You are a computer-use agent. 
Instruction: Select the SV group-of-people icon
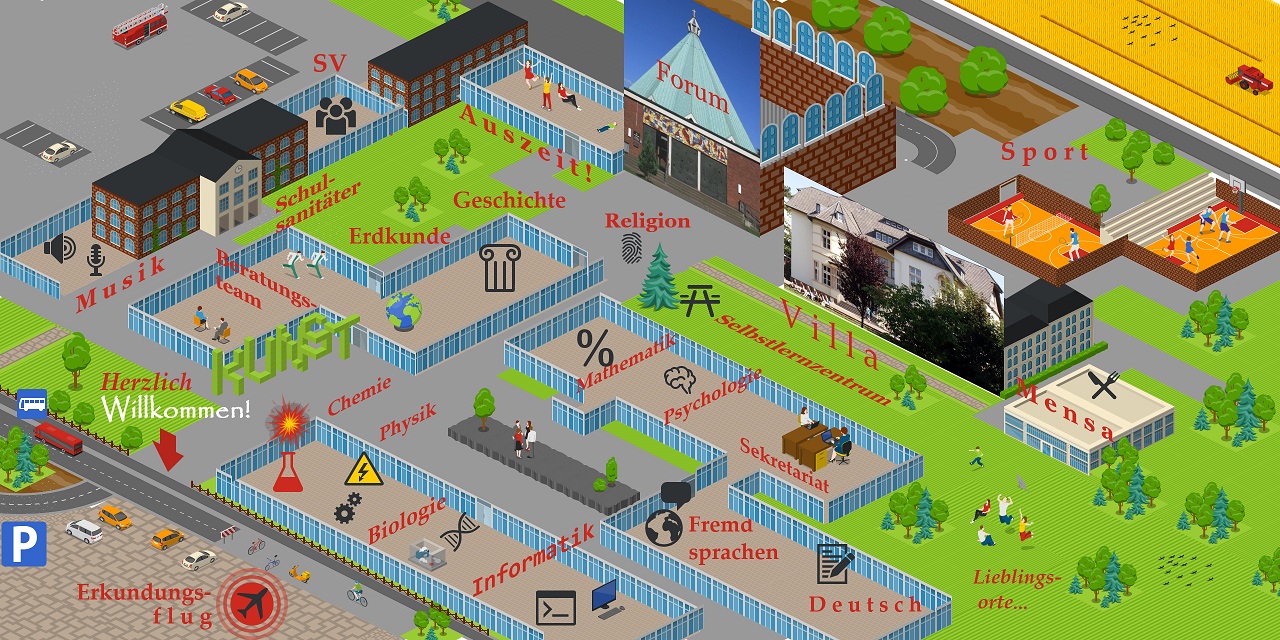tap(336, 116)
